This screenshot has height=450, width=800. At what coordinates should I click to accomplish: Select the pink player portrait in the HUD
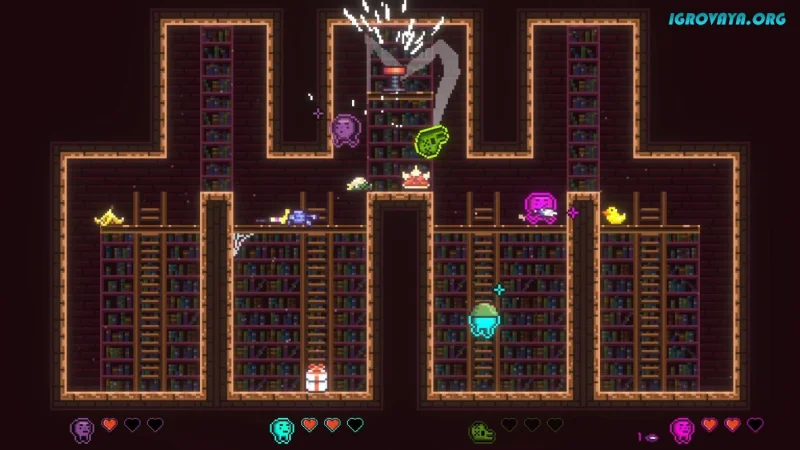683,430
